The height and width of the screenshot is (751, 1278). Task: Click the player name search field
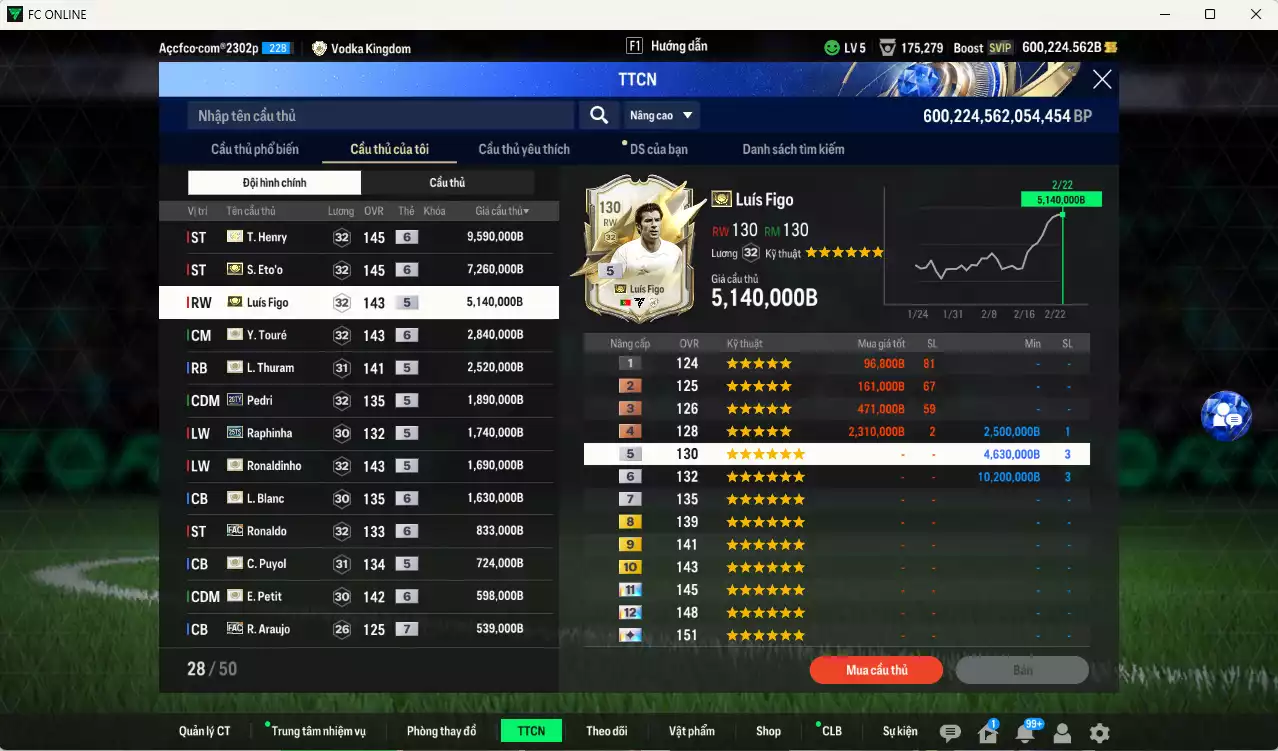click(x=380, y=116)
